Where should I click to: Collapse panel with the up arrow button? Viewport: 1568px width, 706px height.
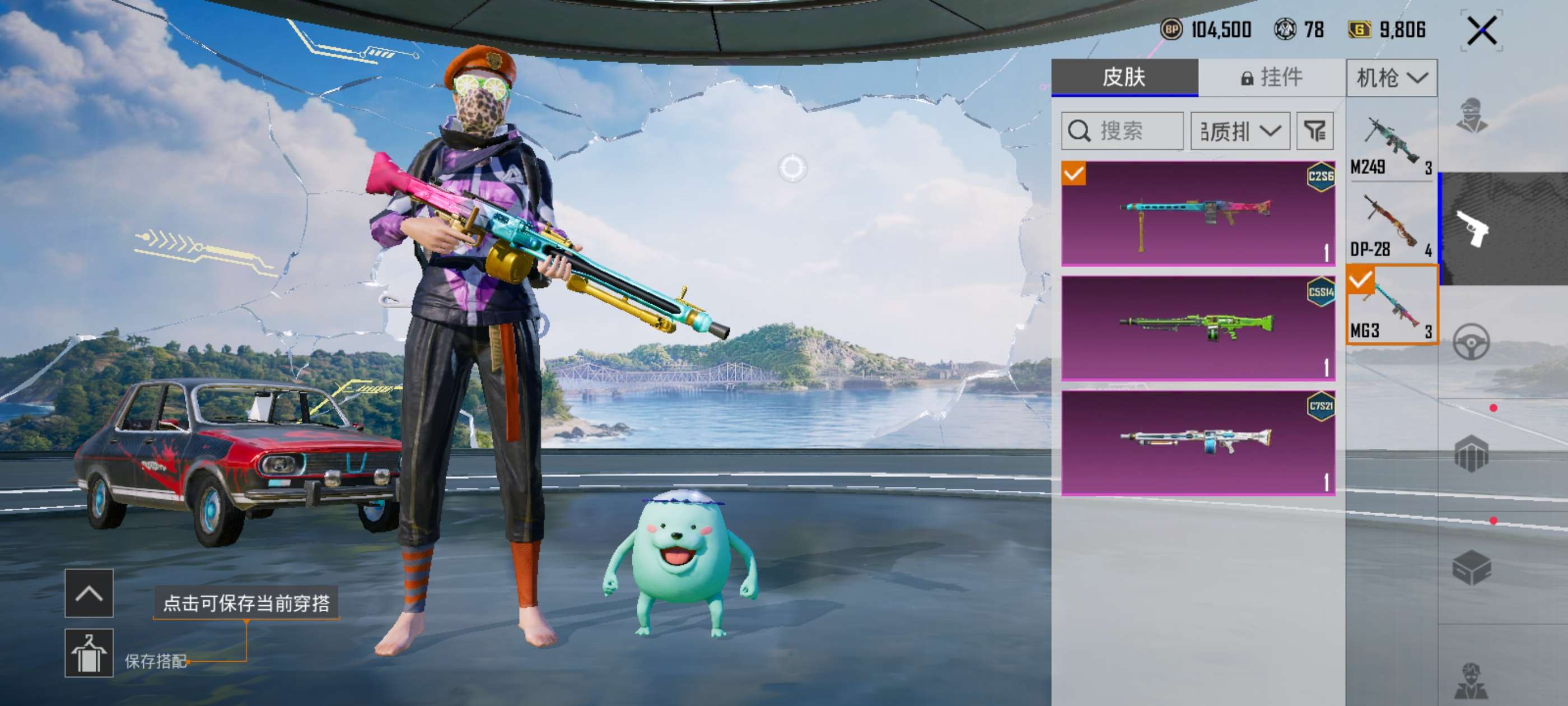(x=89, y=593)
